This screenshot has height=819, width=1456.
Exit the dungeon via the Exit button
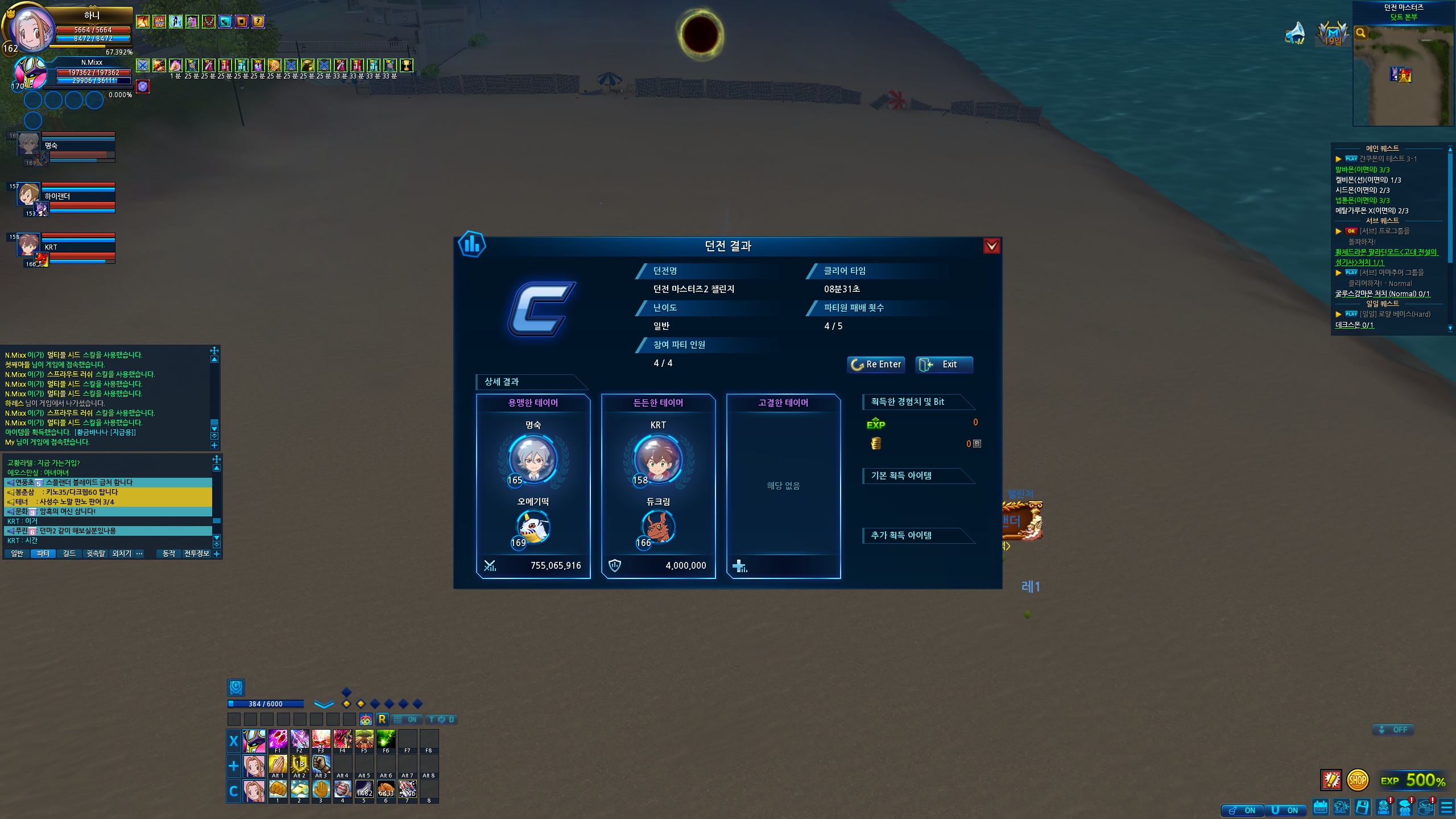tap(944, 365)
